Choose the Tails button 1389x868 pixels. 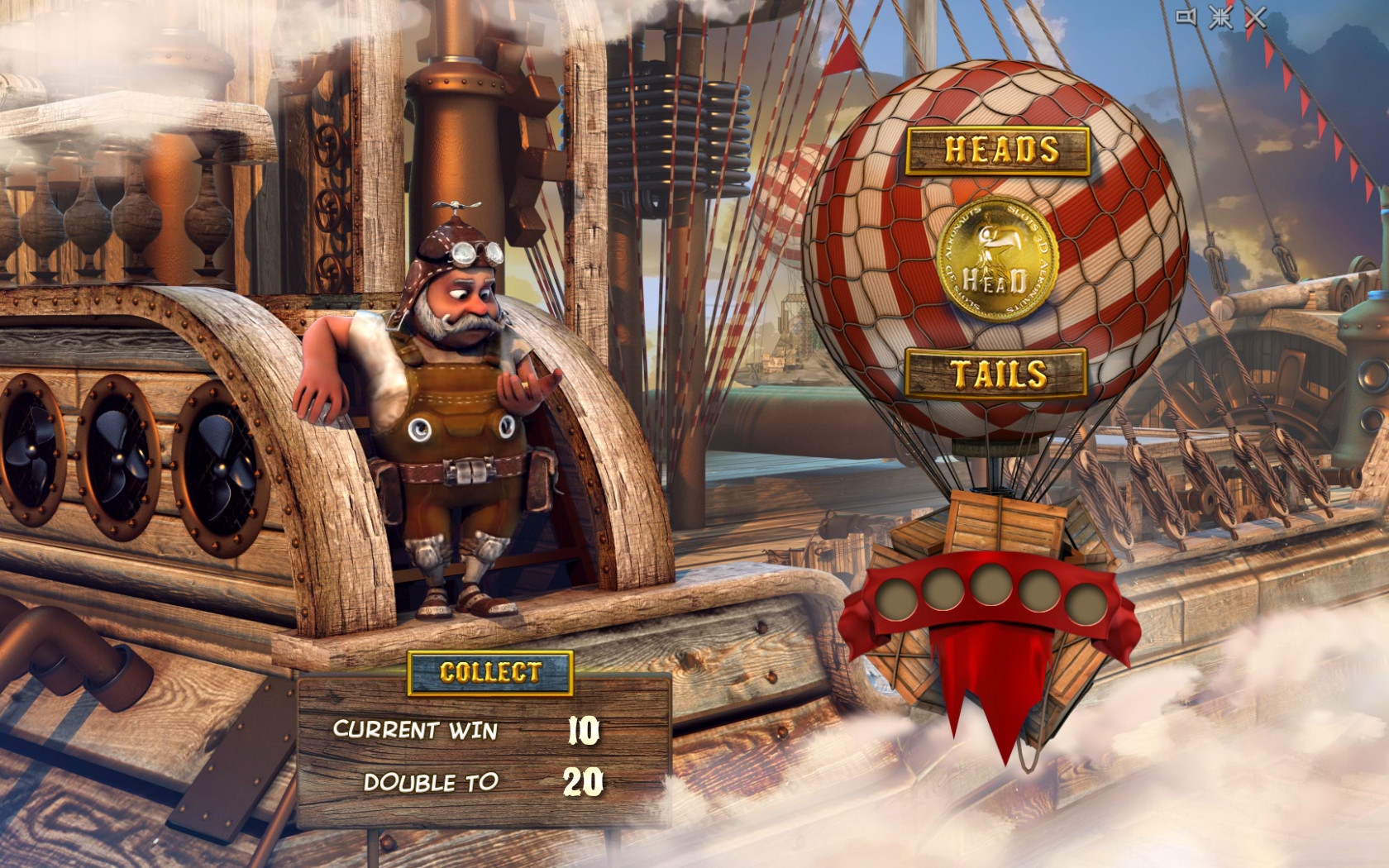pyautogui.click(x=997, y=374)
